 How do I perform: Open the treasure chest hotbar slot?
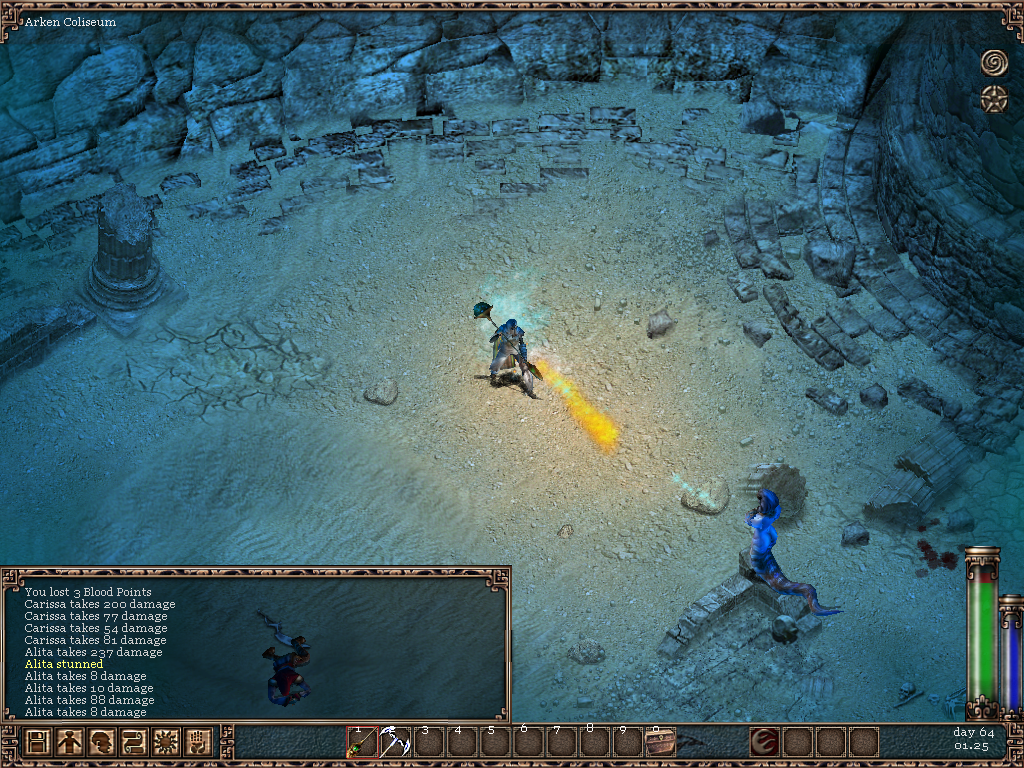[x=660, y=743]
